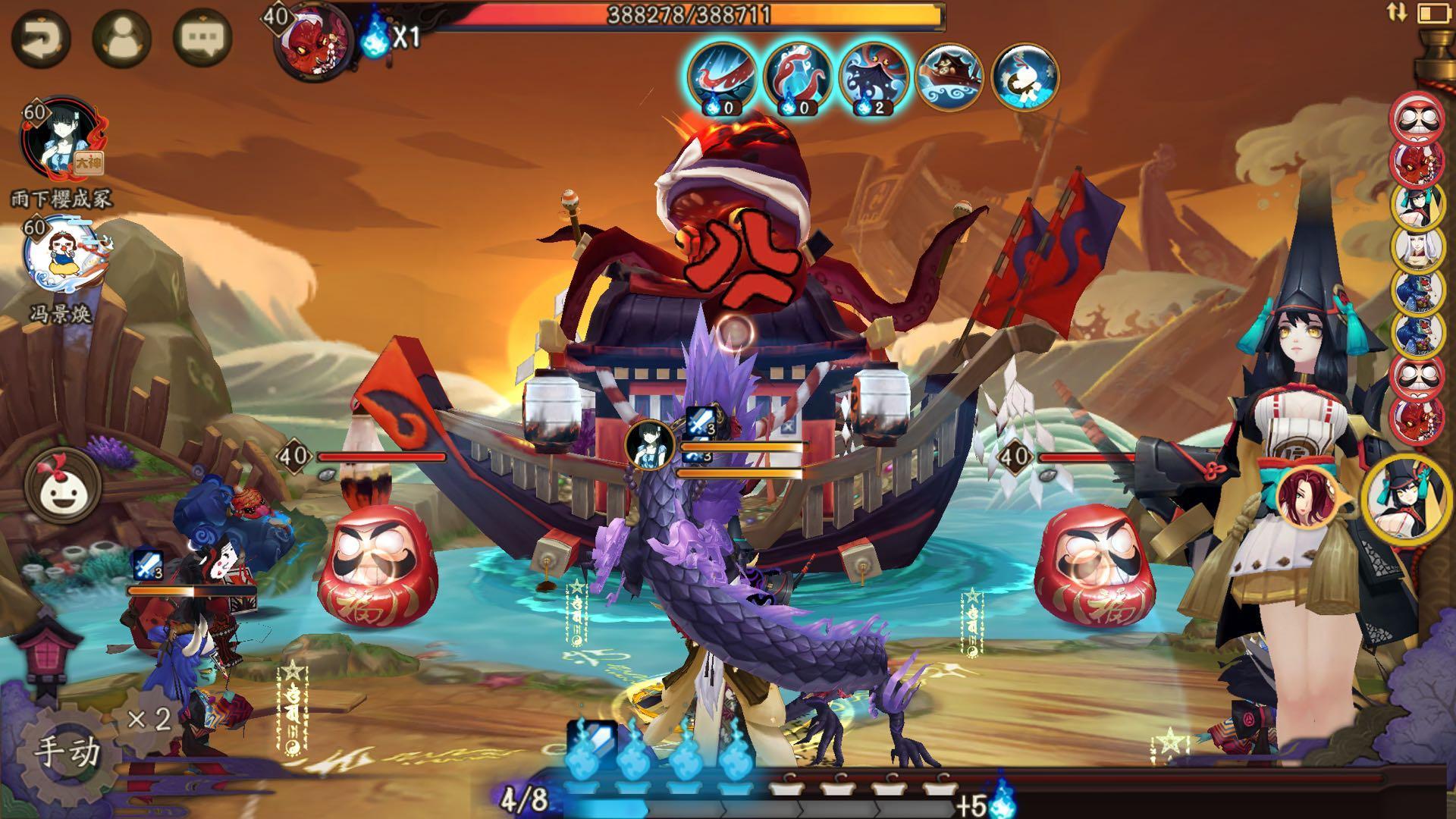Select the topmost daruma in turn order
Viewport: 1456px width, 819px height.
tap(1417, 118)
